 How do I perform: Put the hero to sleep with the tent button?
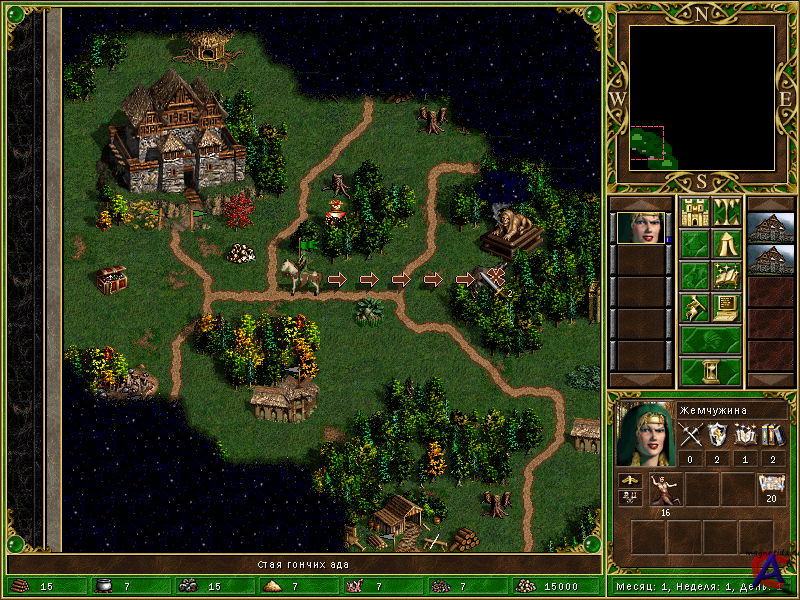pyautogui.click(x=726, y=244)
